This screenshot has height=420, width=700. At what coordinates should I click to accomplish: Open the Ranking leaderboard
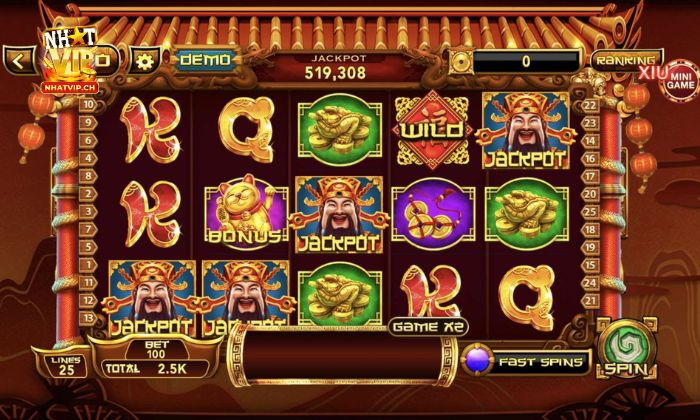(x=626, y=60)
